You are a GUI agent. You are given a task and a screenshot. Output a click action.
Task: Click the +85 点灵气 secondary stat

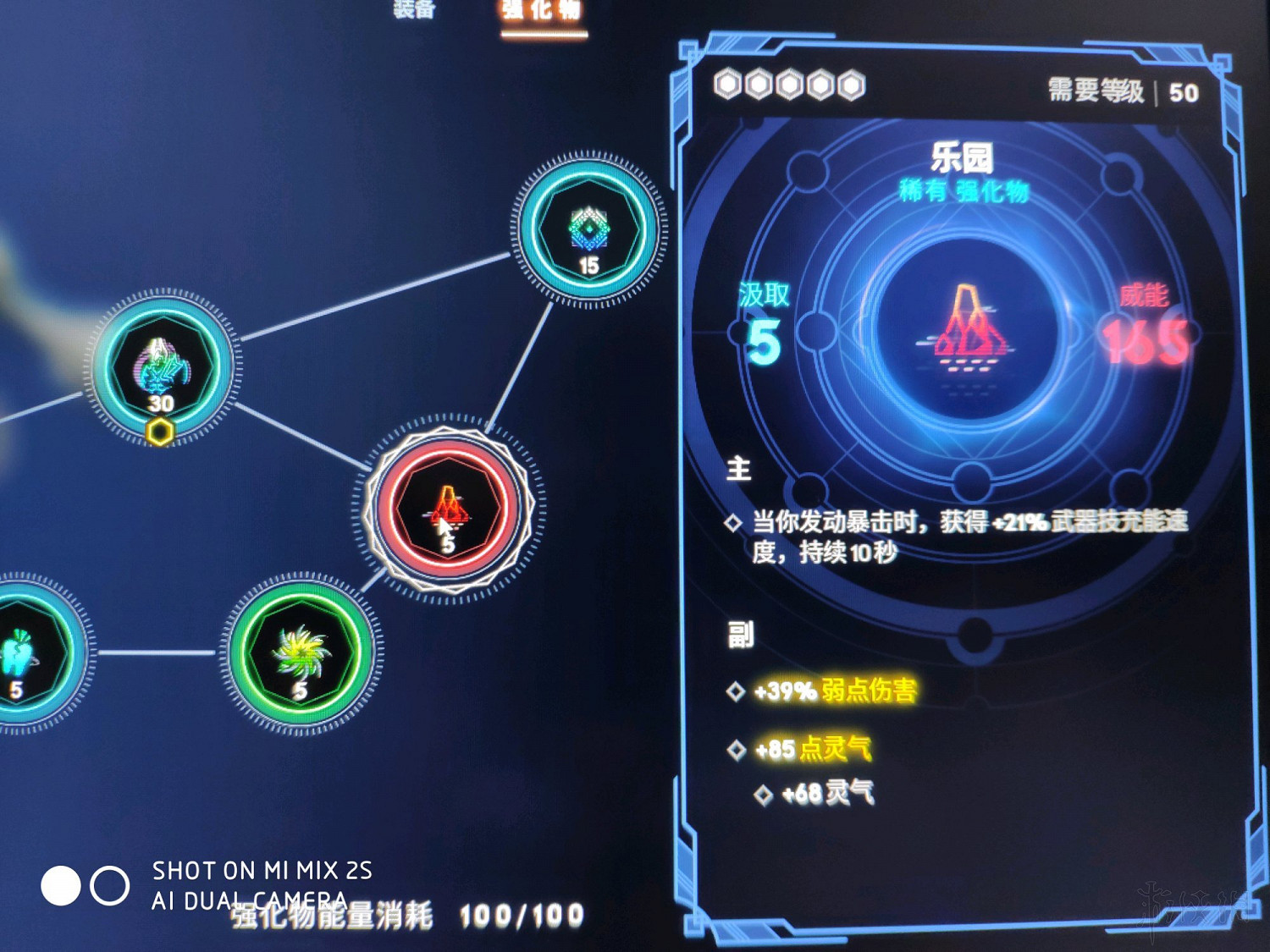click(813, 749)
